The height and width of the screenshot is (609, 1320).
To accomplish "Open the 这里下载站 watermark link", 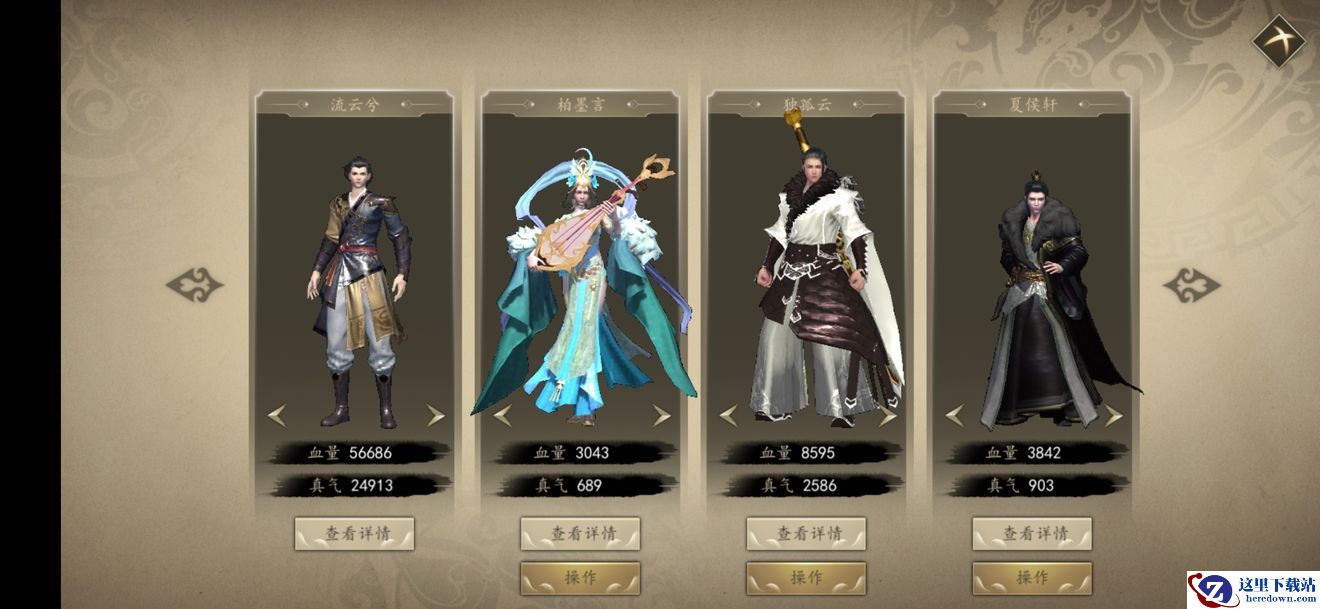I will click(x=1252, y=590).
